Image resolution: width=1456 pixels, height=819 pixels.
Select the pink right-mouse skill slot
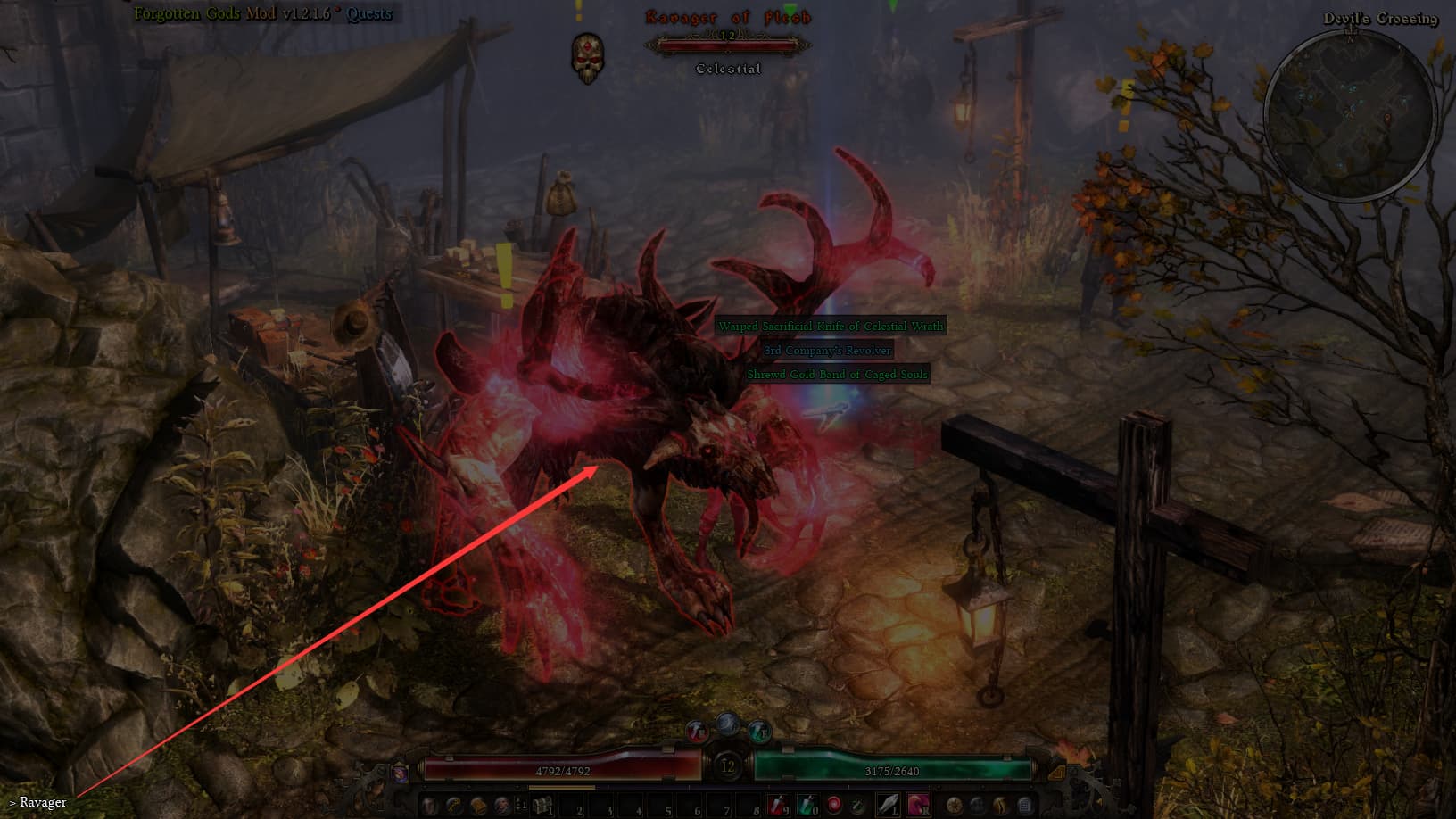pos(918,806)
